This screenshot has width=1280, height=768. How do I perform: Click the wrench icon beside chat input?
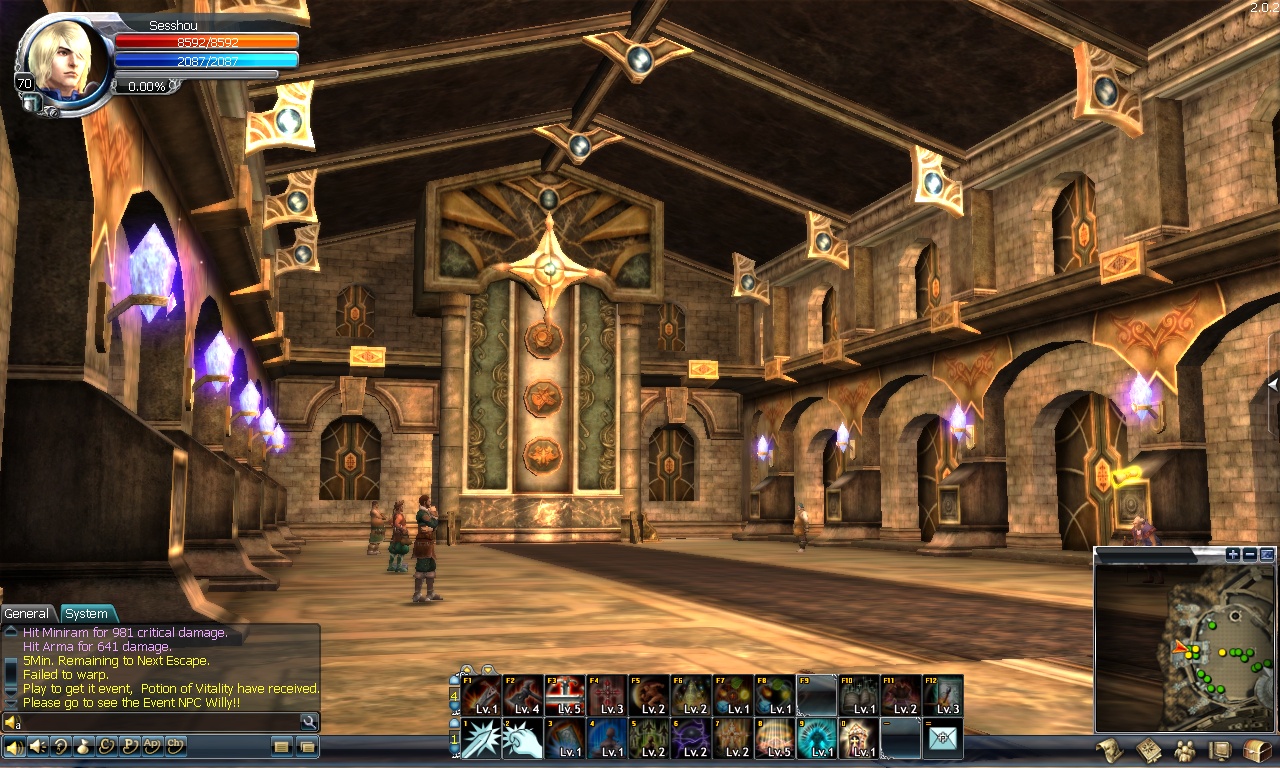click(x=309, y=722)
